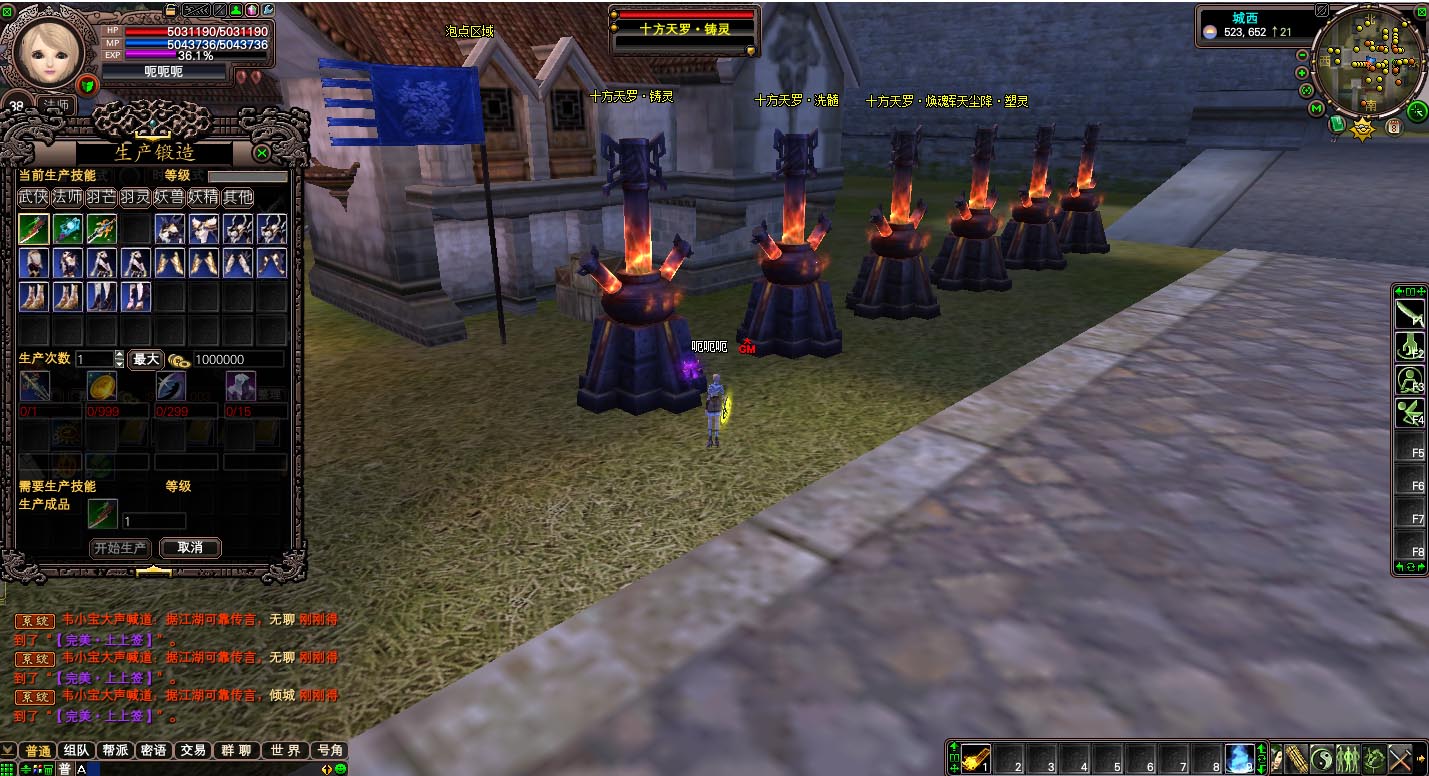Show the 其他 recipe tab
Viewport: 1429px width, 776px height.
pyautogui.click(x=237, y=197)
